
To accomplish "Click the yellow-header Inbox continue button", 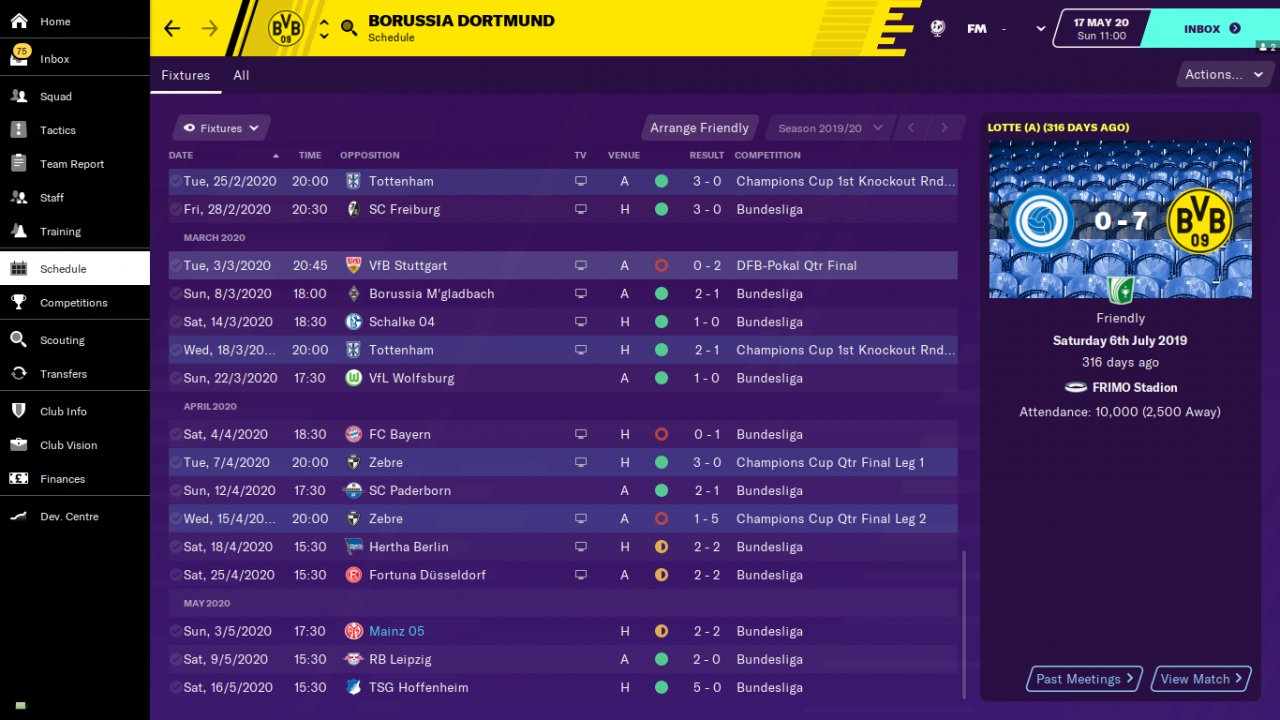I will pos(1211,29).
